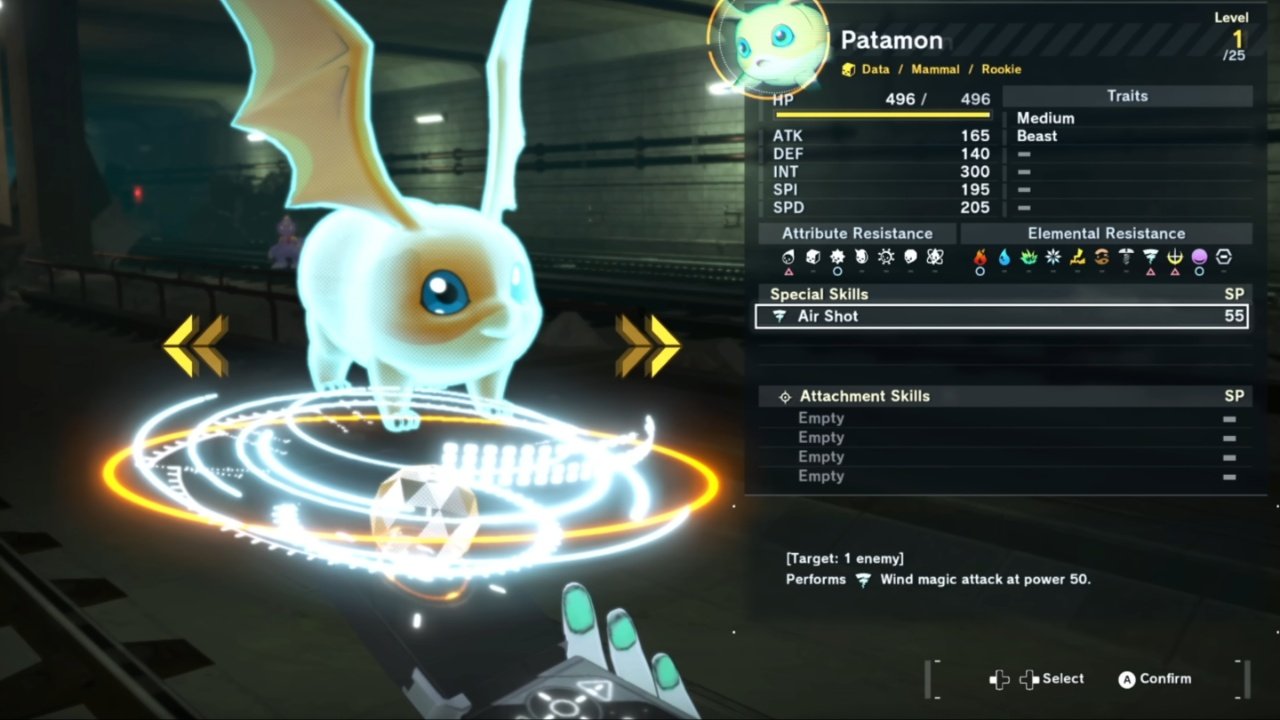Go back using the left double arrow
This screenshot has height=720, width=1280.
196,344
